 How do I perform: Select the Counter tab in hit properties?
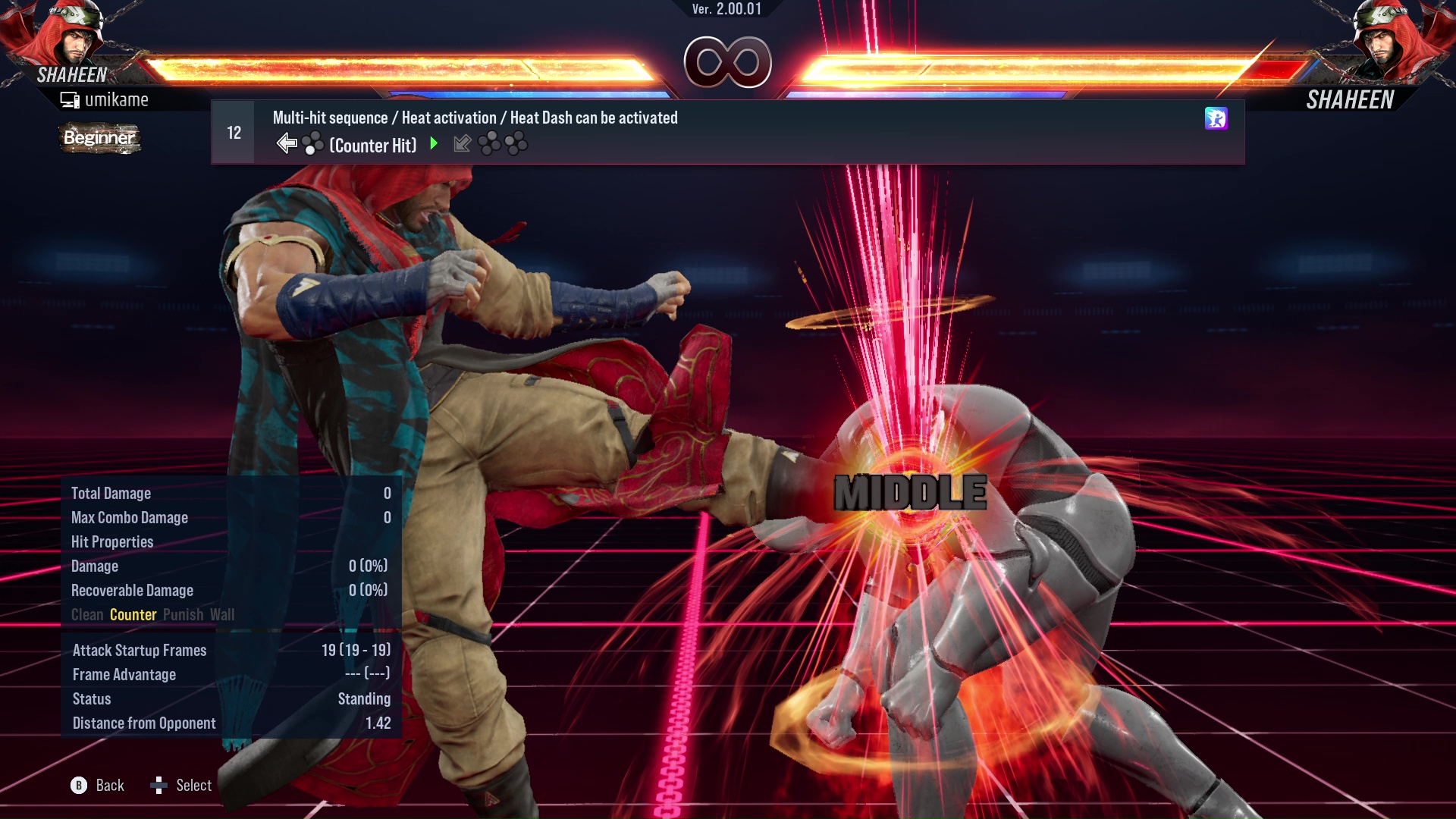pyautogui.click(x=133, y=614)
